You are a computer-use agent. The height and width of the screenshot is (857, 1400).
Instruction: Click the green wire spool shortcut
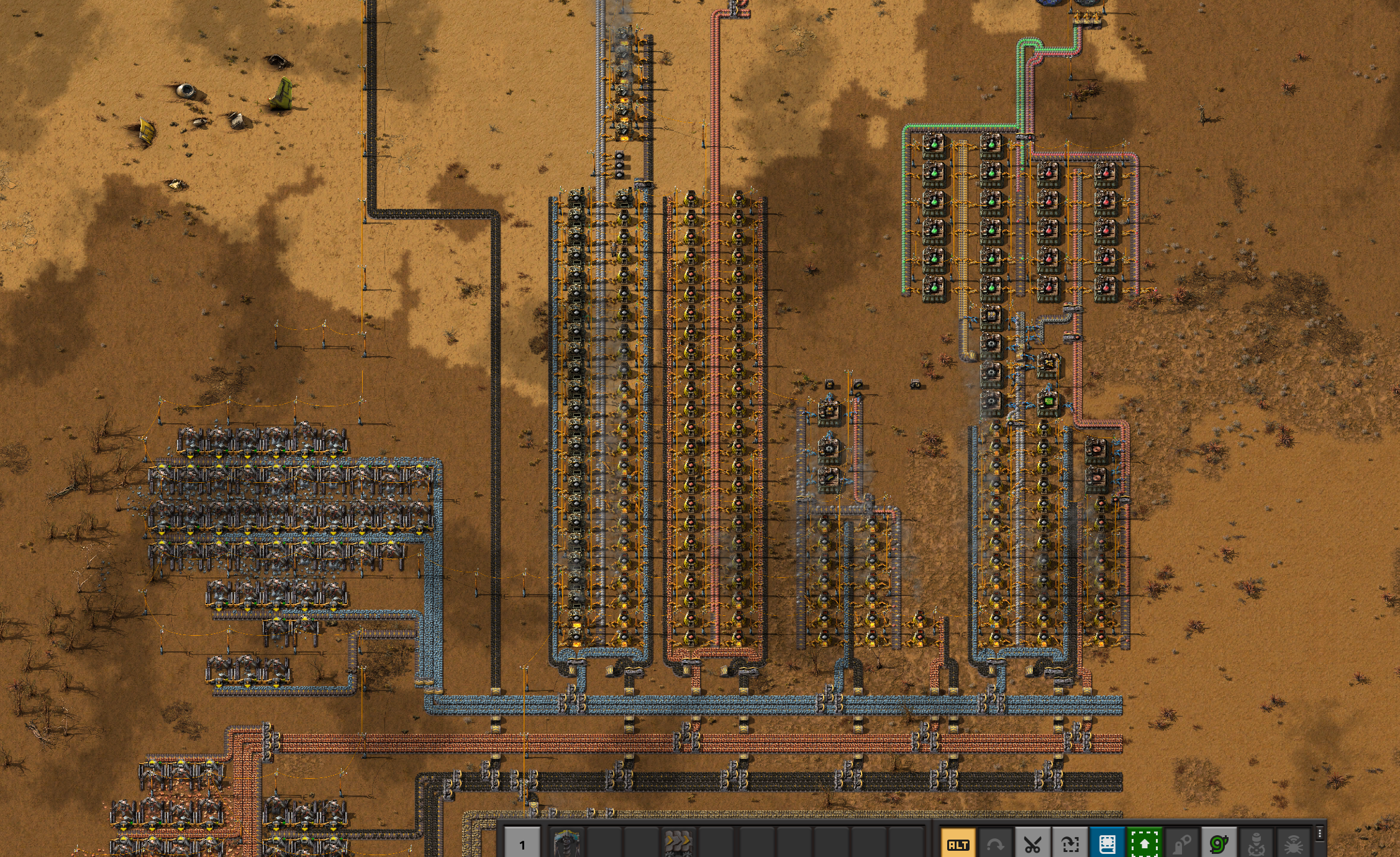[x=1219, y=844]
